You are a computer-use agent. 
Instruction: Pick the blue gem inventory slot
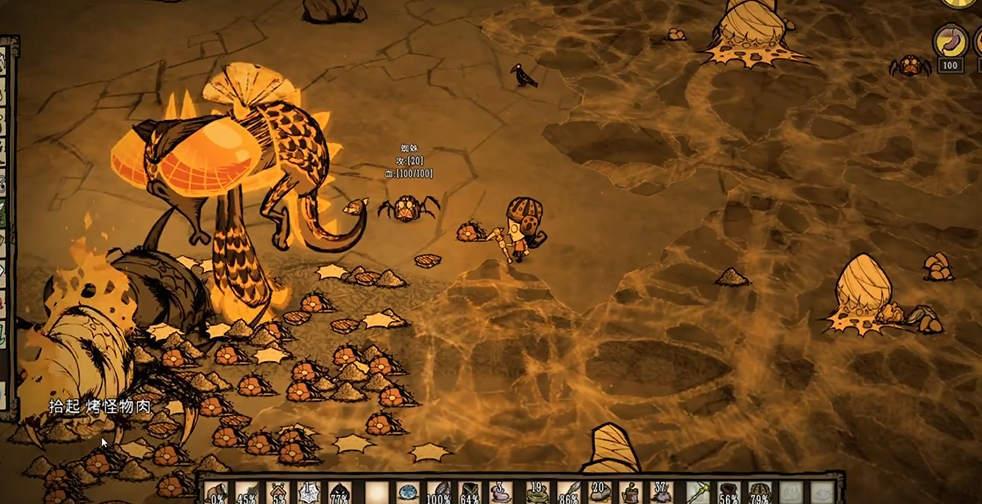click(x=407, y=493)
